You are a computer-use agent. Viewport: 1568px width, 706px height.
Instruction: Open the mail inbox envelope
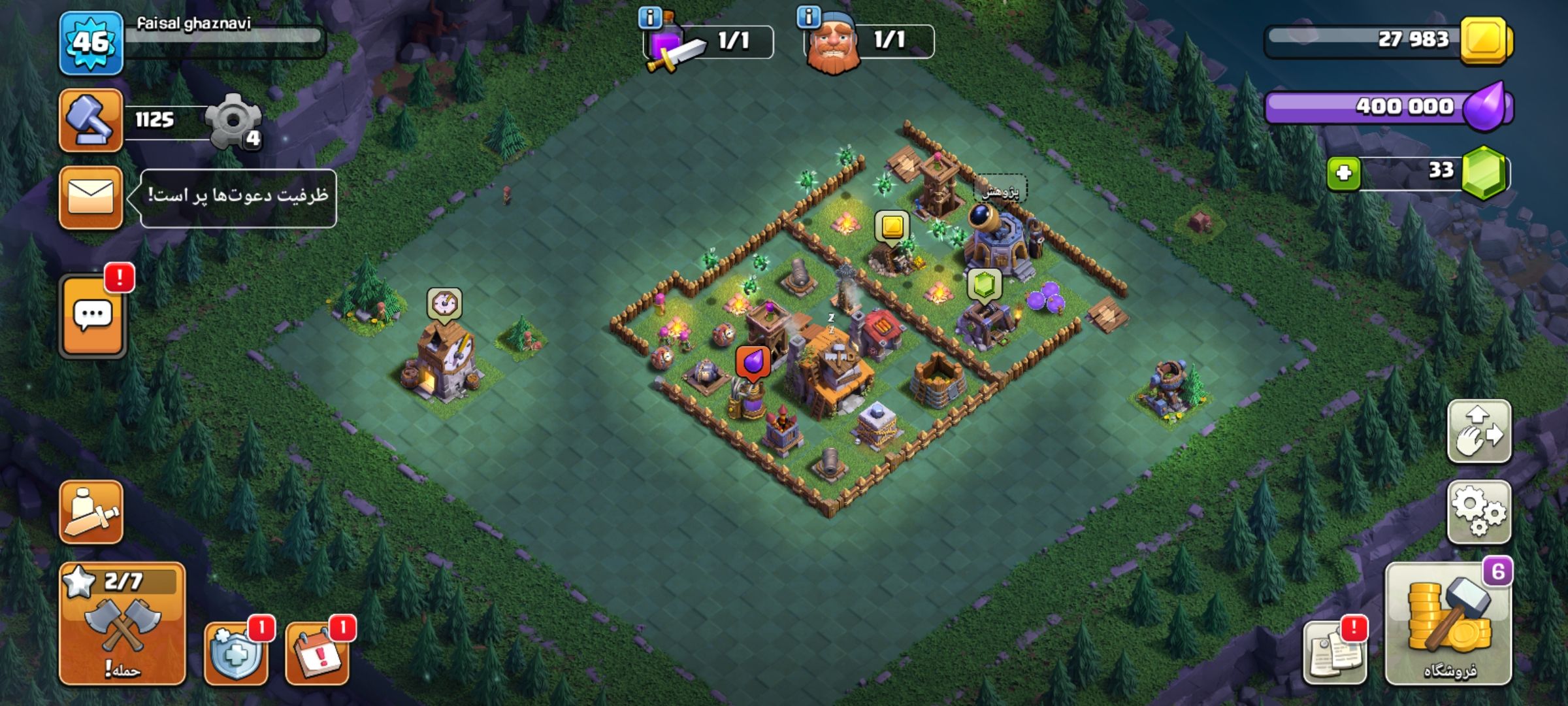91,197
